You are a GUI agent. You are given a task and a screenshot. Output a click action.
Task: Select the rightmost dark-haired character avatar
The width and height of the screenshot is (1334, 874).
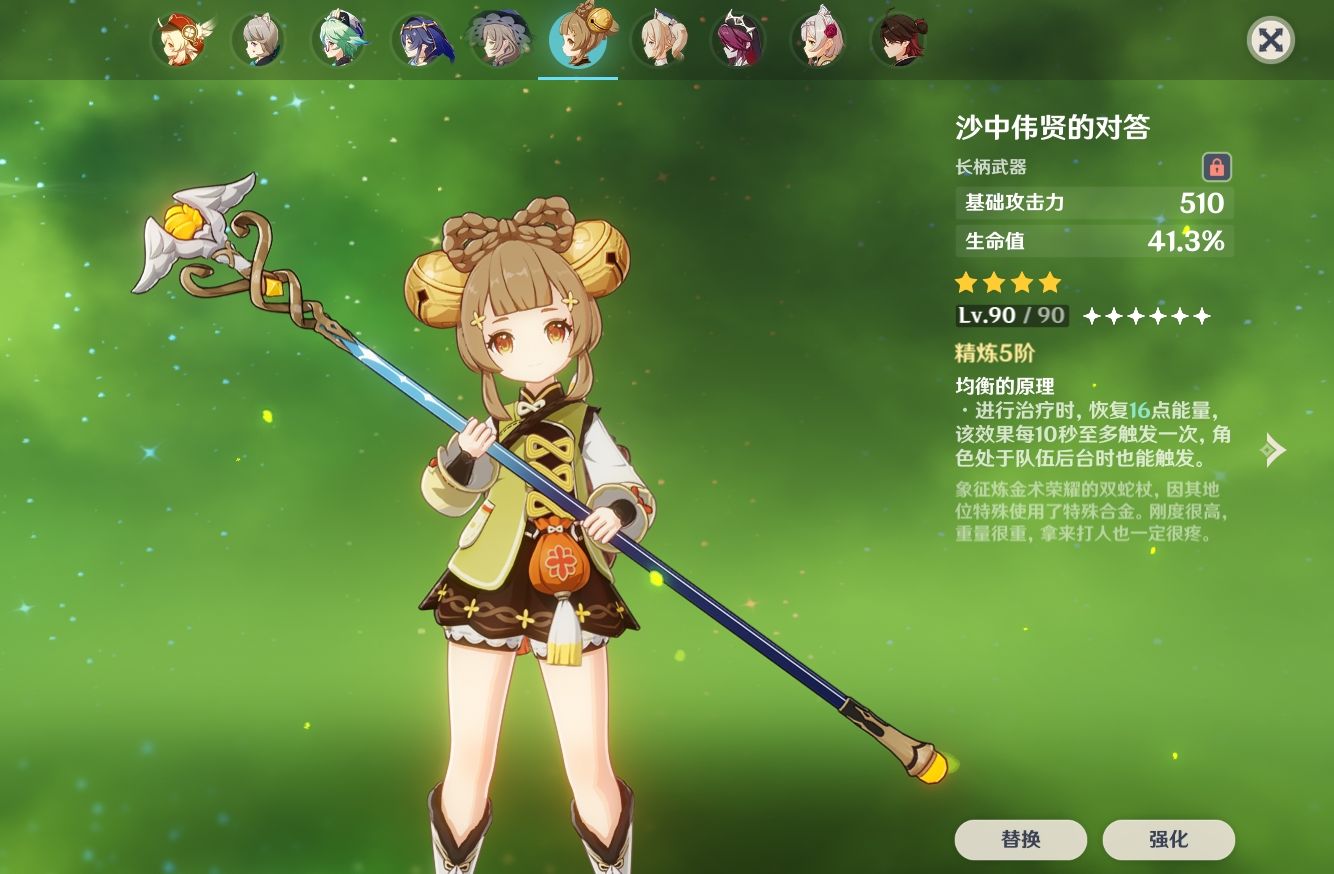(x=901, y=40)
